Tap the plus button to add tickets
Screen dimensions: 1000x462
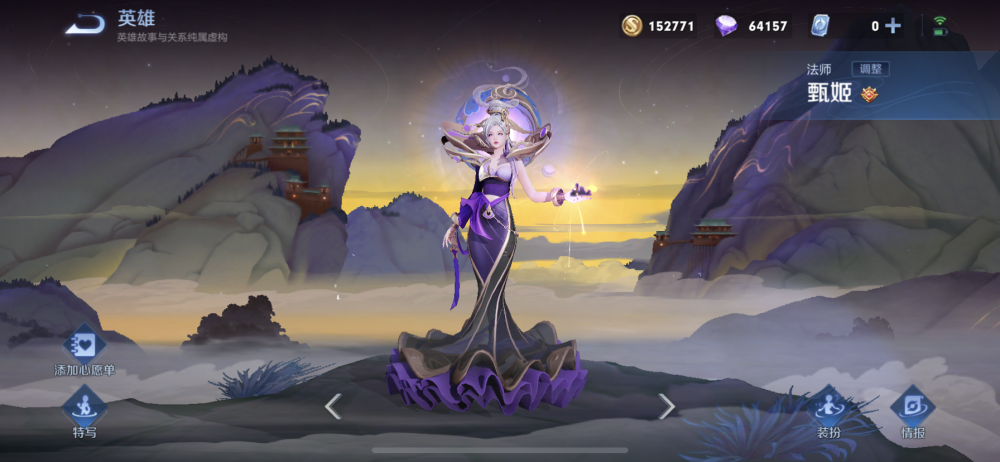point(893,26)
